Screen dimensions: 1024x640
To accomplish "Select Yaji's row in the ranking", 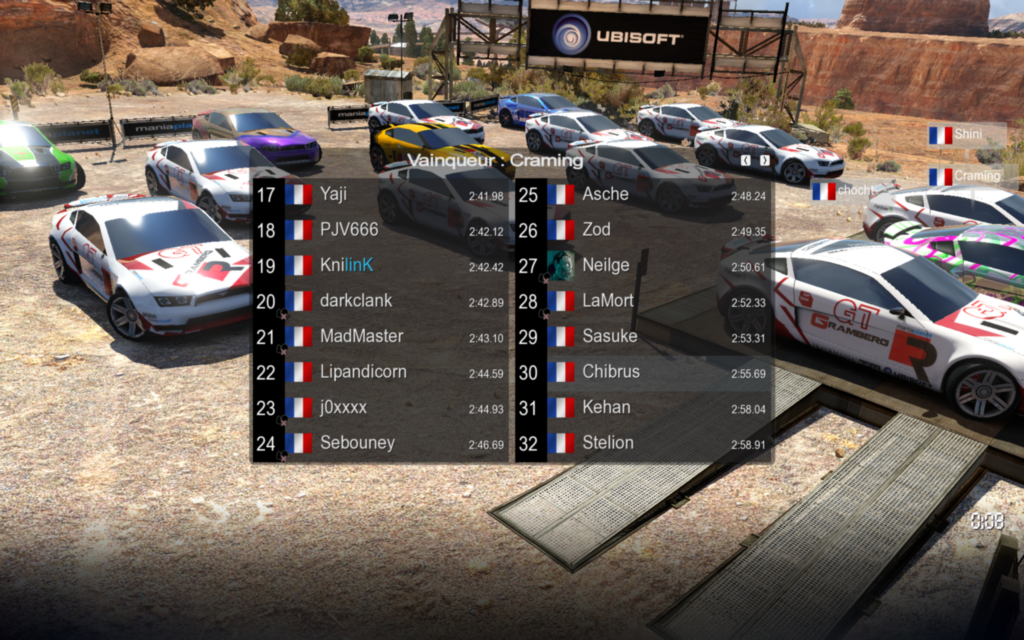I will [381, 194].
